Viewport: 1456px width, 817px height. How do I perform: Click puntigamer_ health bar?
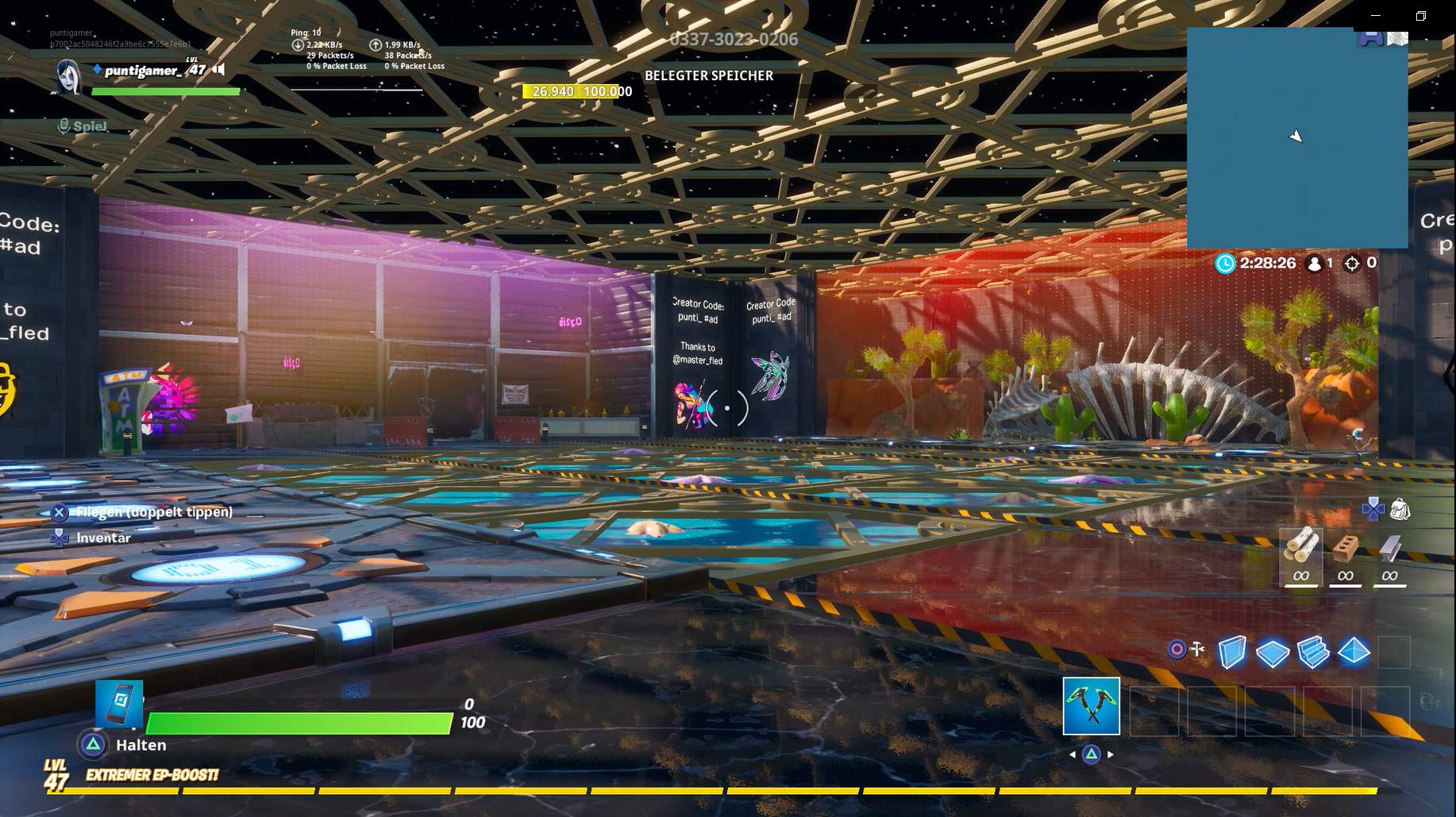pos(165,91)
